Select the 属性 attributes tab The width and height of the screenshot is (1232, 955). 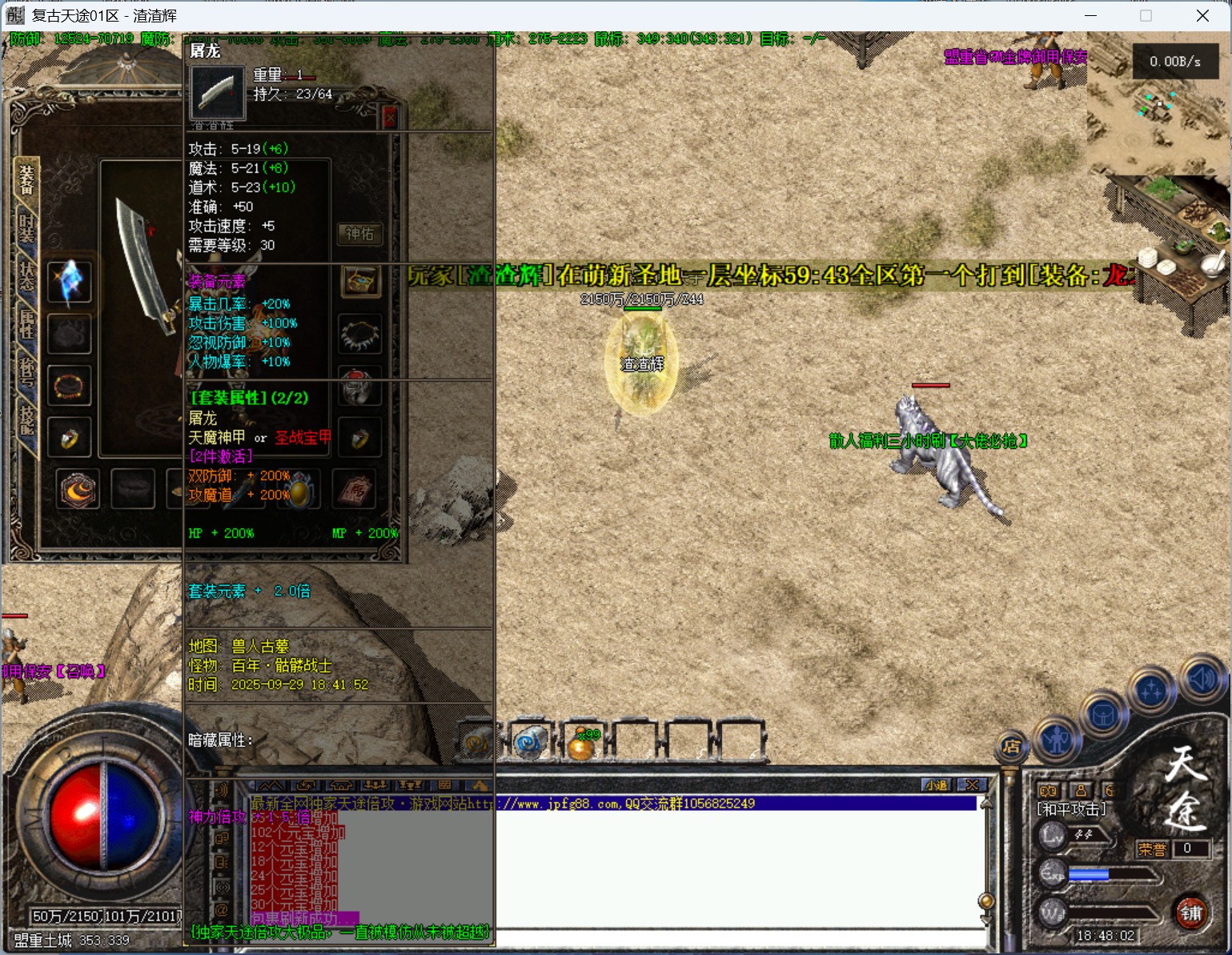click(27, 324)
